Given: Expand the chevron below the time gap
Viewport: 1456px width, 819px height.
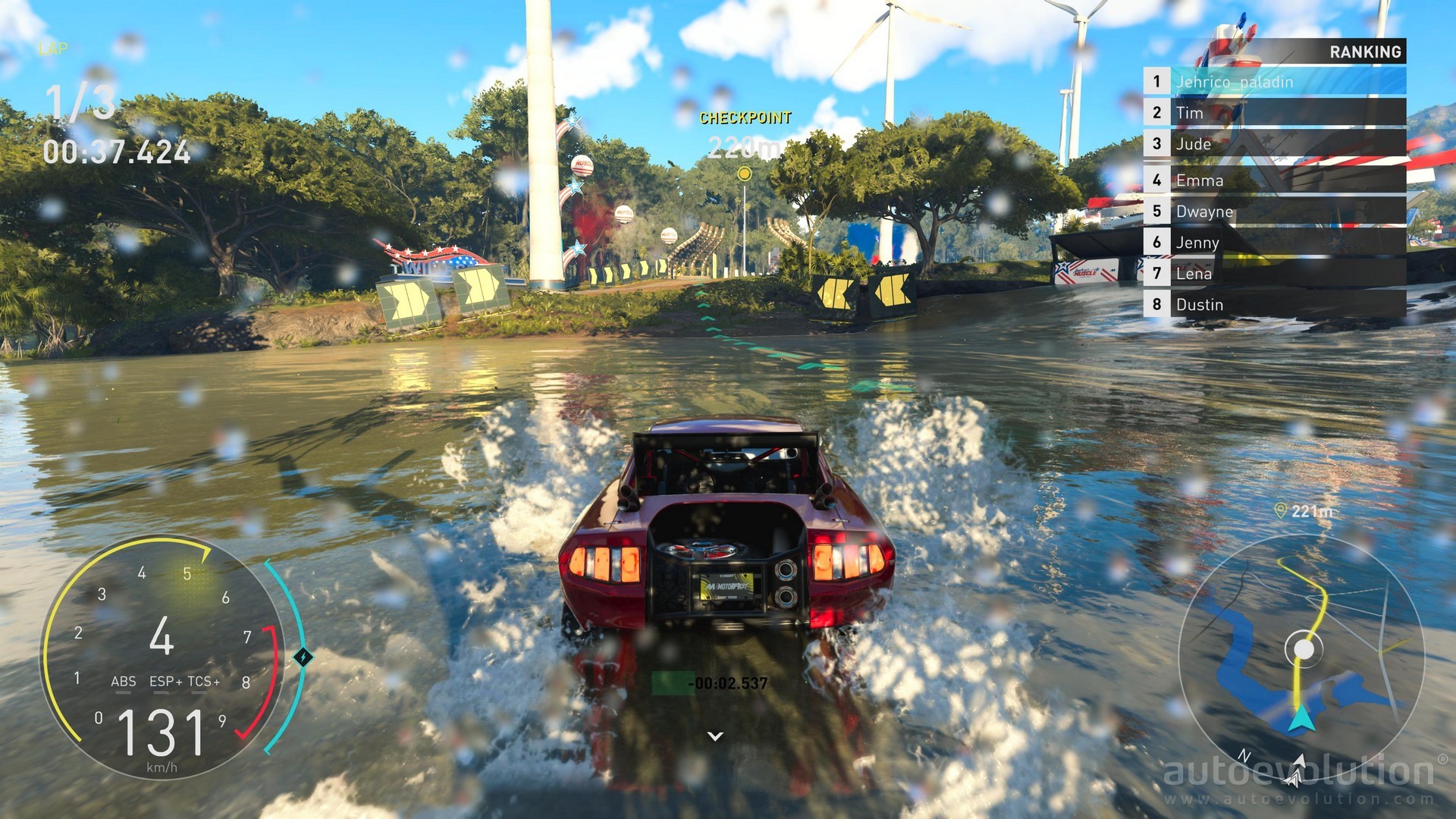Looking at the screenshot, I should [x=715, y=736].
